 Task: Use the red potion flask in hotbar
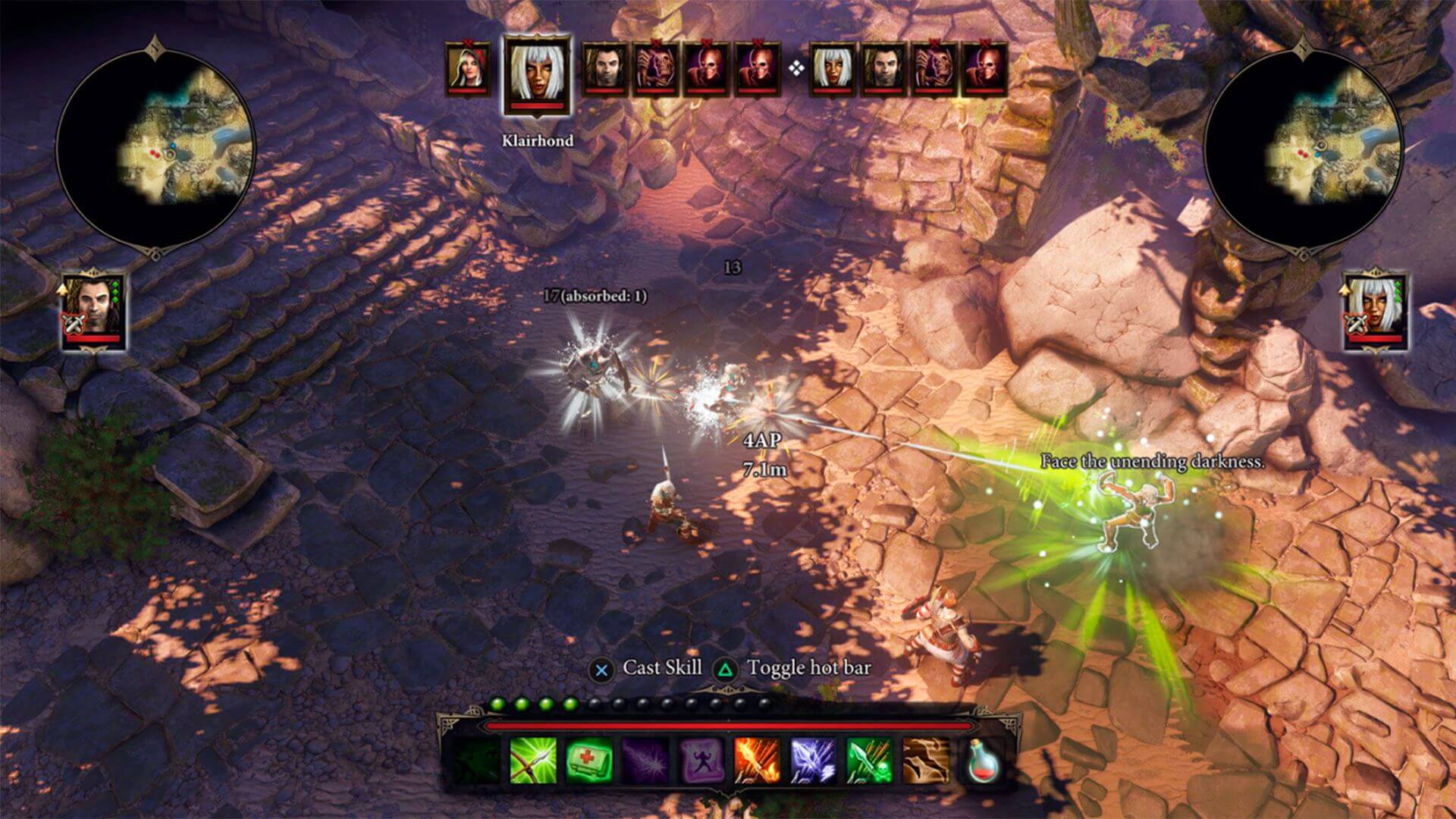pos(983,760)
